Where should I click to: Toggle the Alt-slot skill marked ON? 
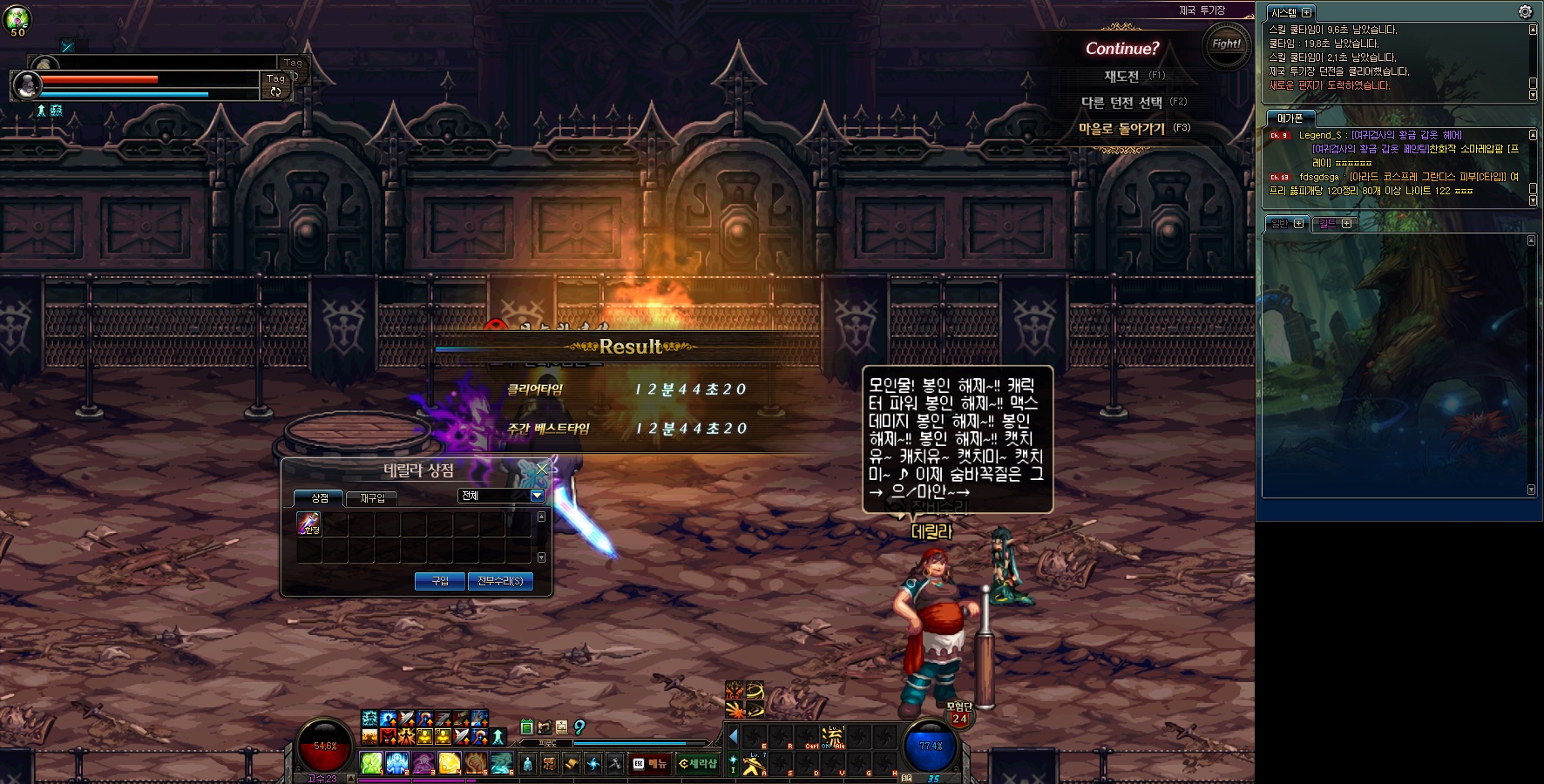[833, 737]
